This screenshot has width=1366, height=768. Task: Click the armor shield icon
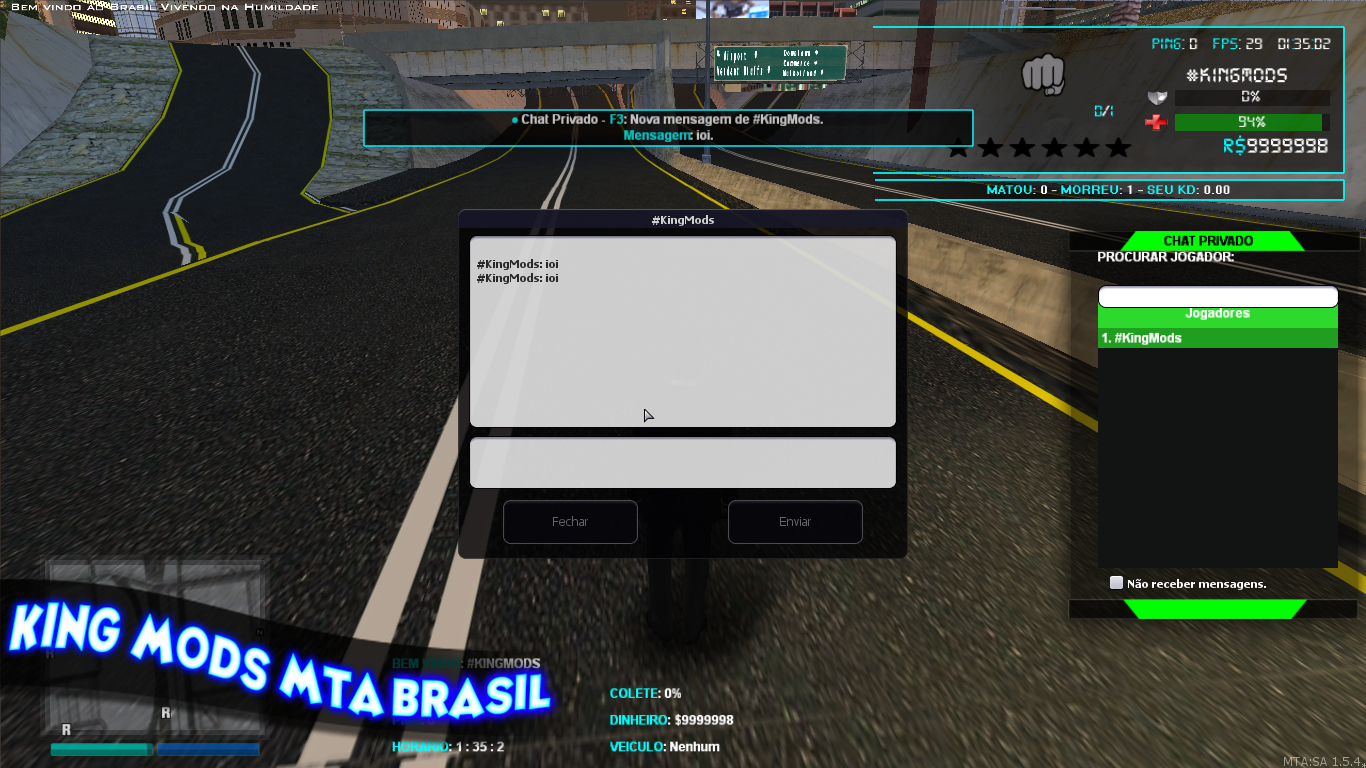[1157, 97]
